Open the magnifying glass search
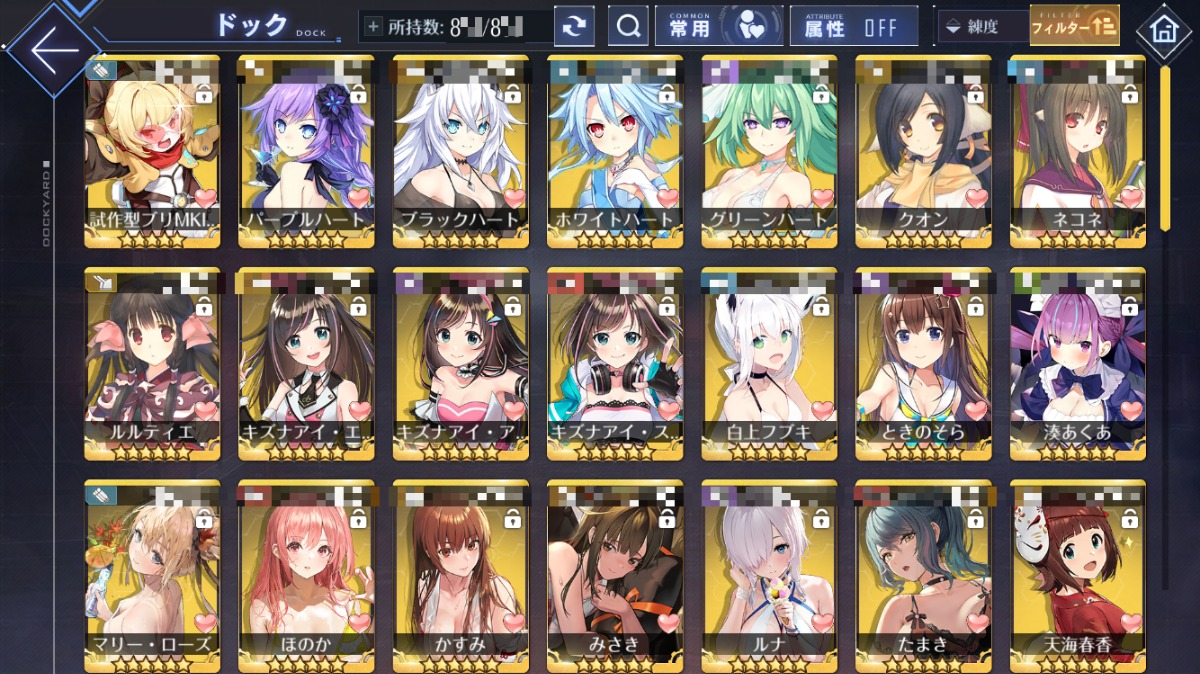1200x674 pixels. pyautogui.click(x=628, y=27)
